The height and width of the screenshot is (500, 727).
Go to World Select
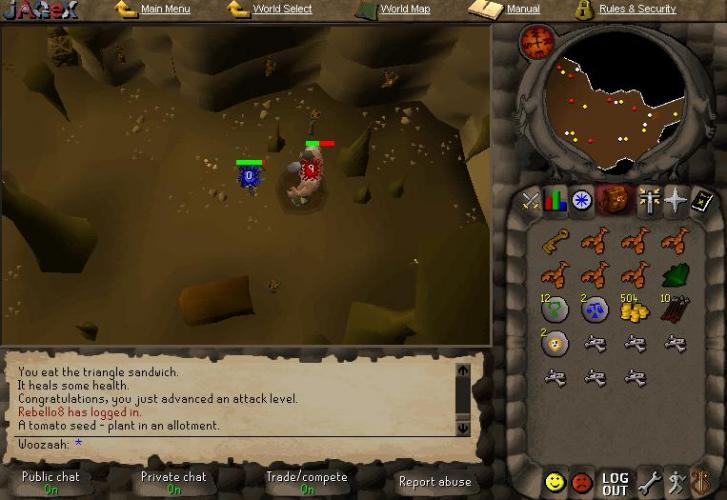pyautogui.click(x=281, y=9)
